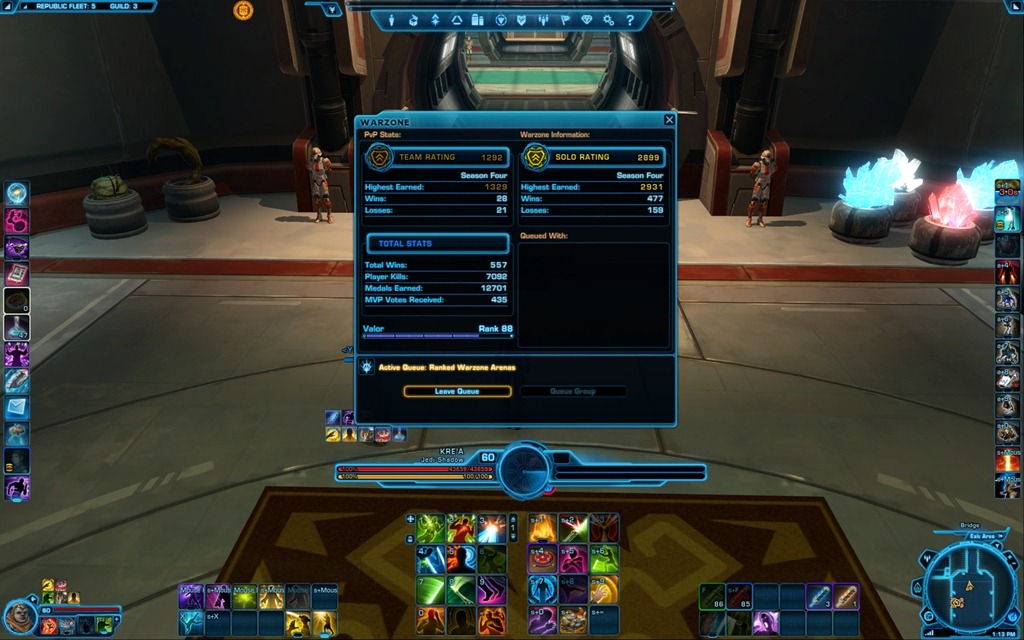
Task: Click the player portrait in bottom-left corner
Action: pyautogui.click(x=19, y=617)
